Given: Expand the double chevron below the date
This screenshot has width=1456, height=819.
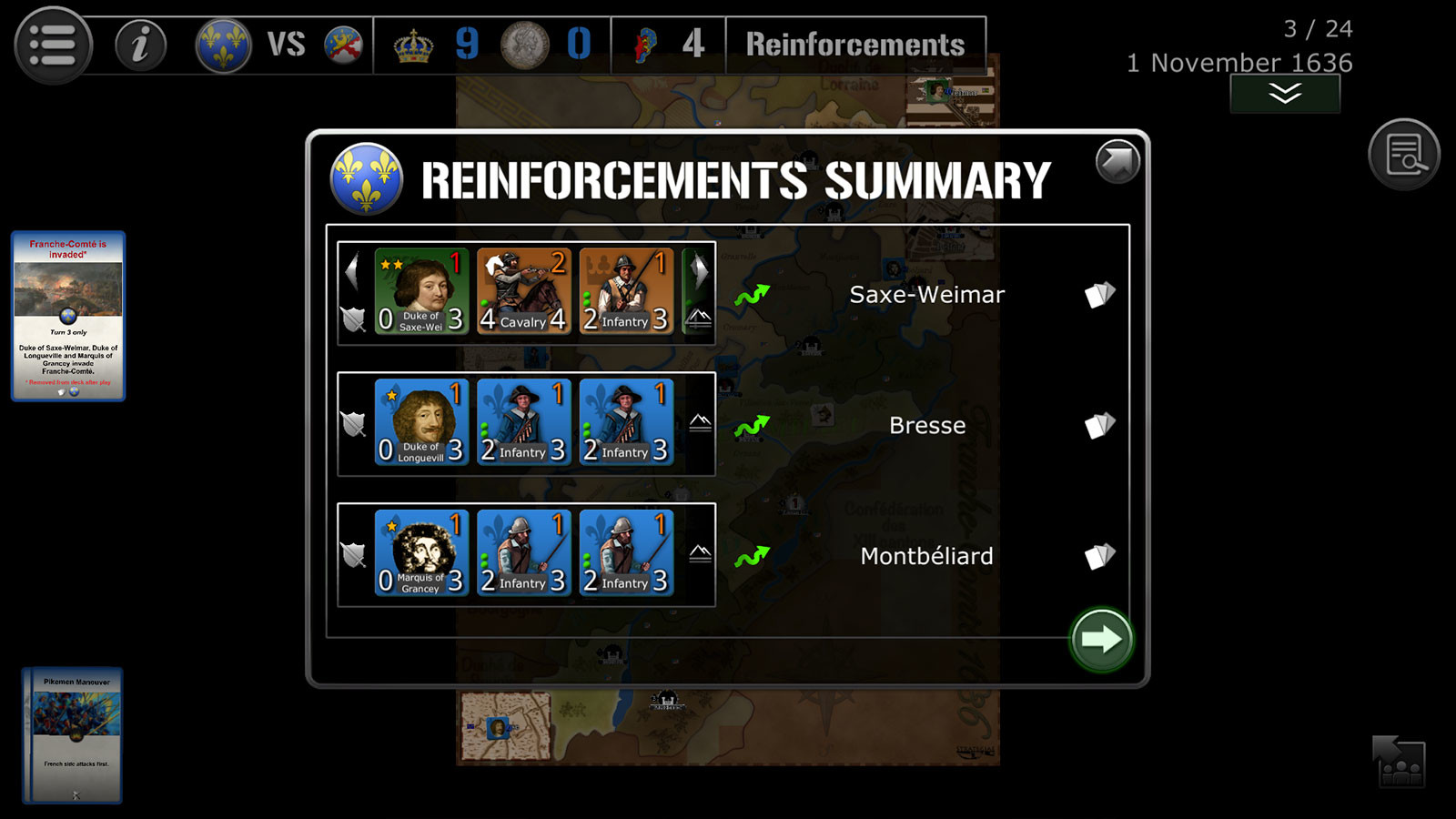Looking at the screenshot, I should coord(1285,92).
